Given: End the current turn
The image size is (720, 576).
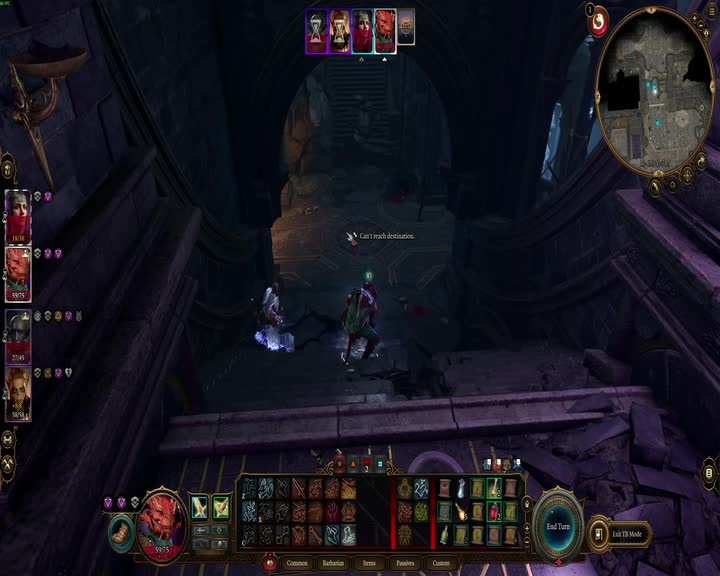Looking at the screenshot, I should (x=558, y=525).
